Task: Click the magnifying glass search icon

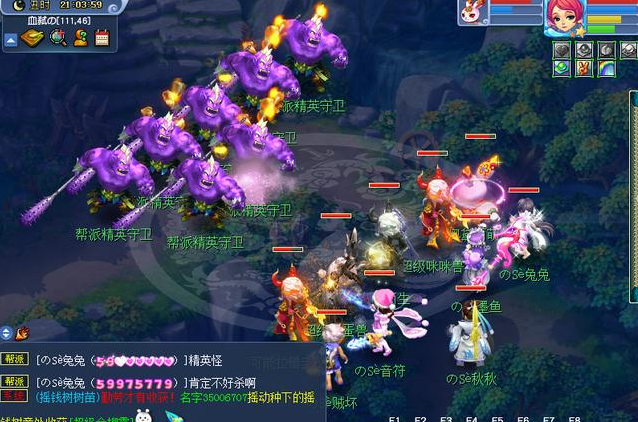Action: click(57, 38)
